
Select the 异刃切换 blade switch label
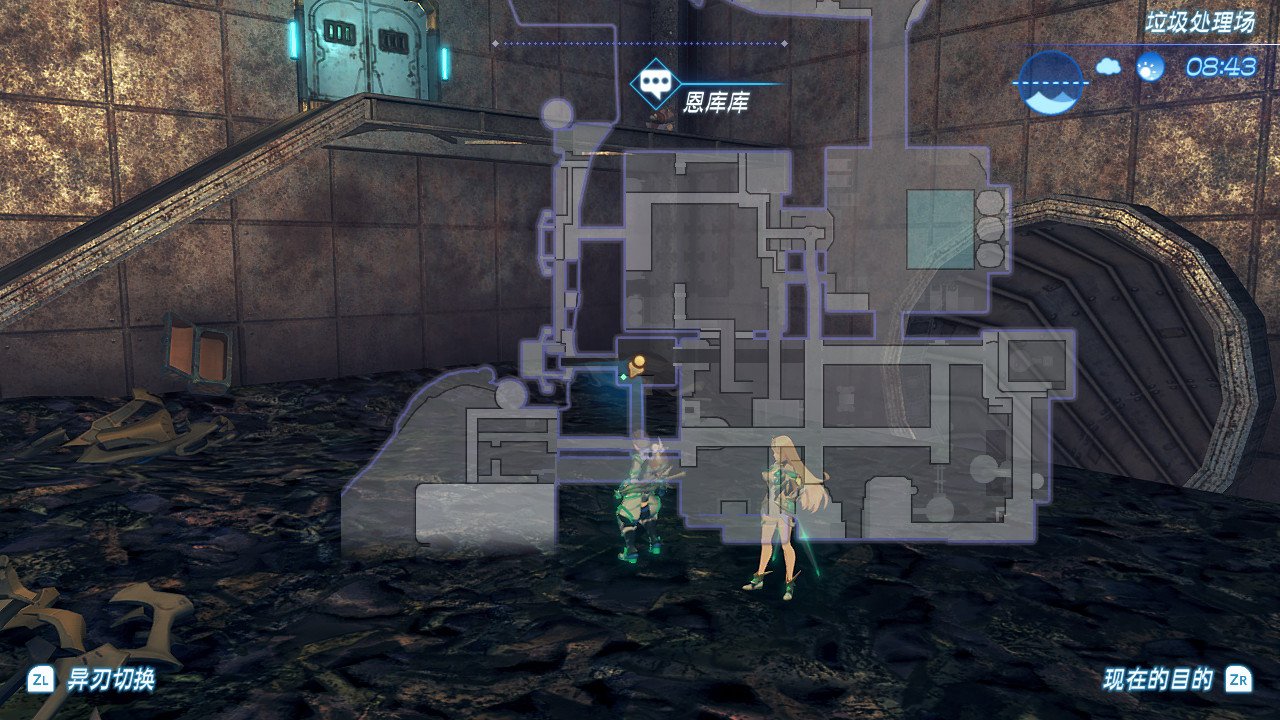coord(110,681)
